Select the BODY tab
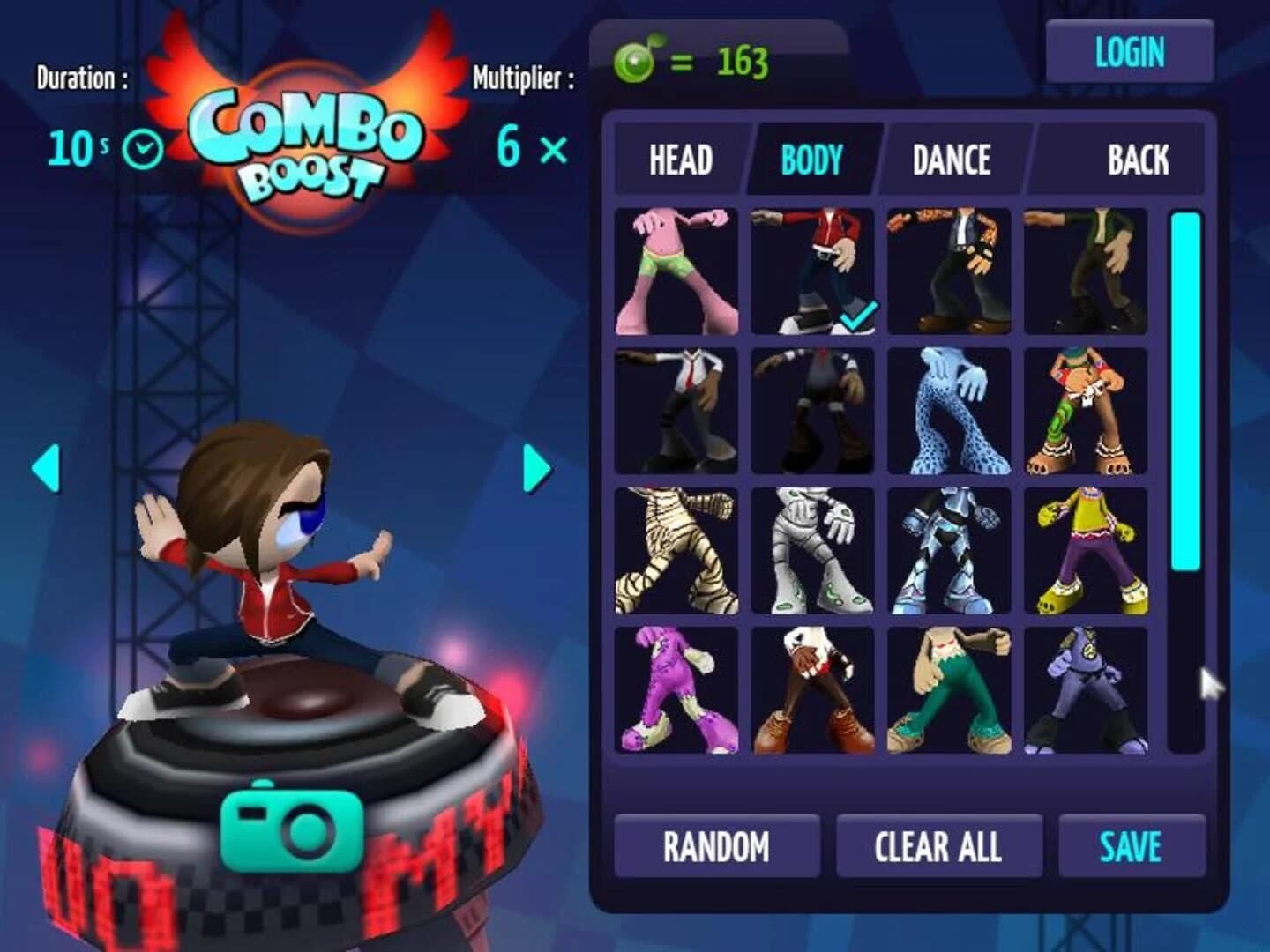1270x952 pixels. [810, 160]
